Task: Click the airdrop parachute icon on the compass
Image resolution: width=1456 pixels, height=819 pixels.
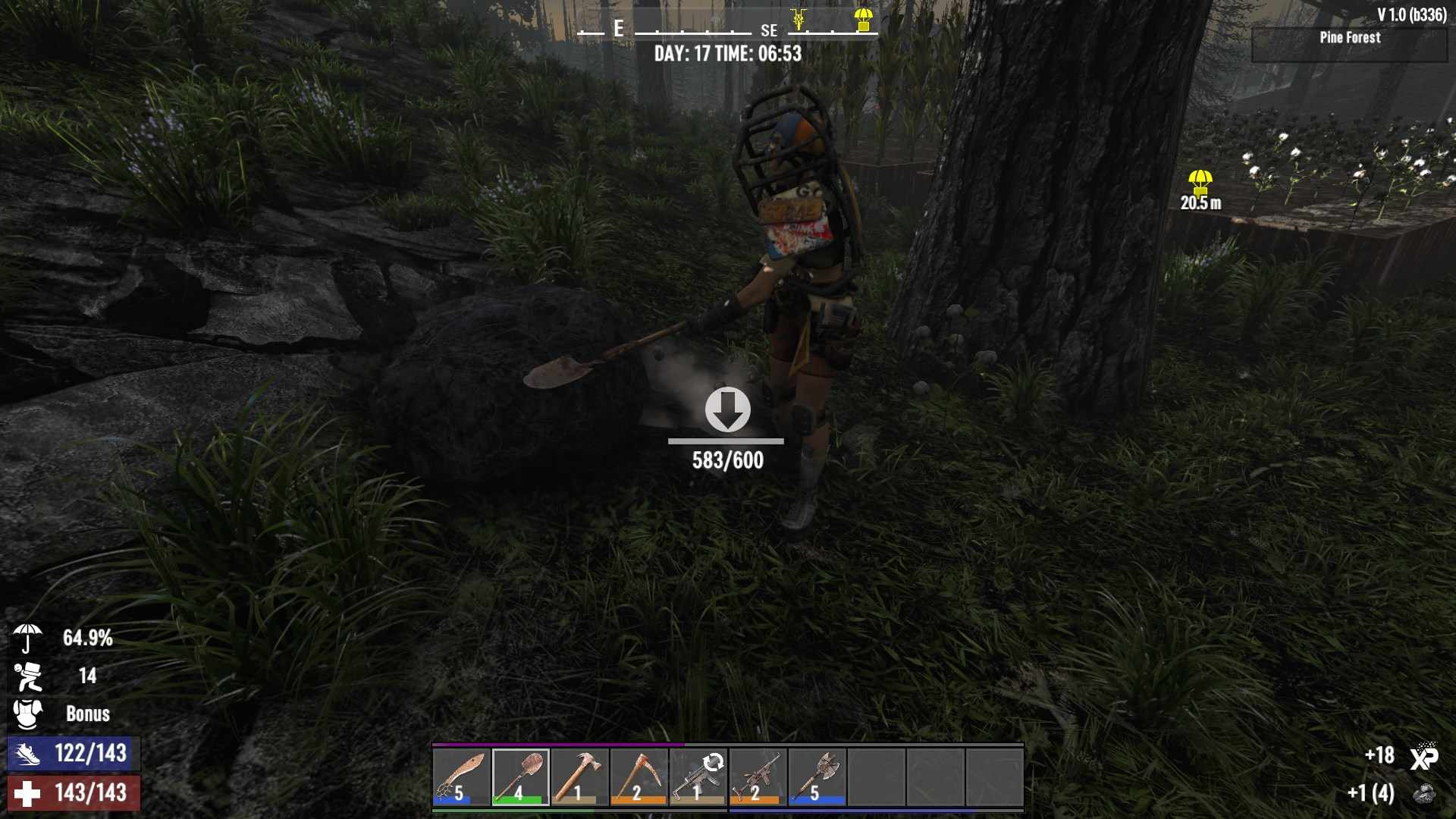Action: (x=863, y=20)
